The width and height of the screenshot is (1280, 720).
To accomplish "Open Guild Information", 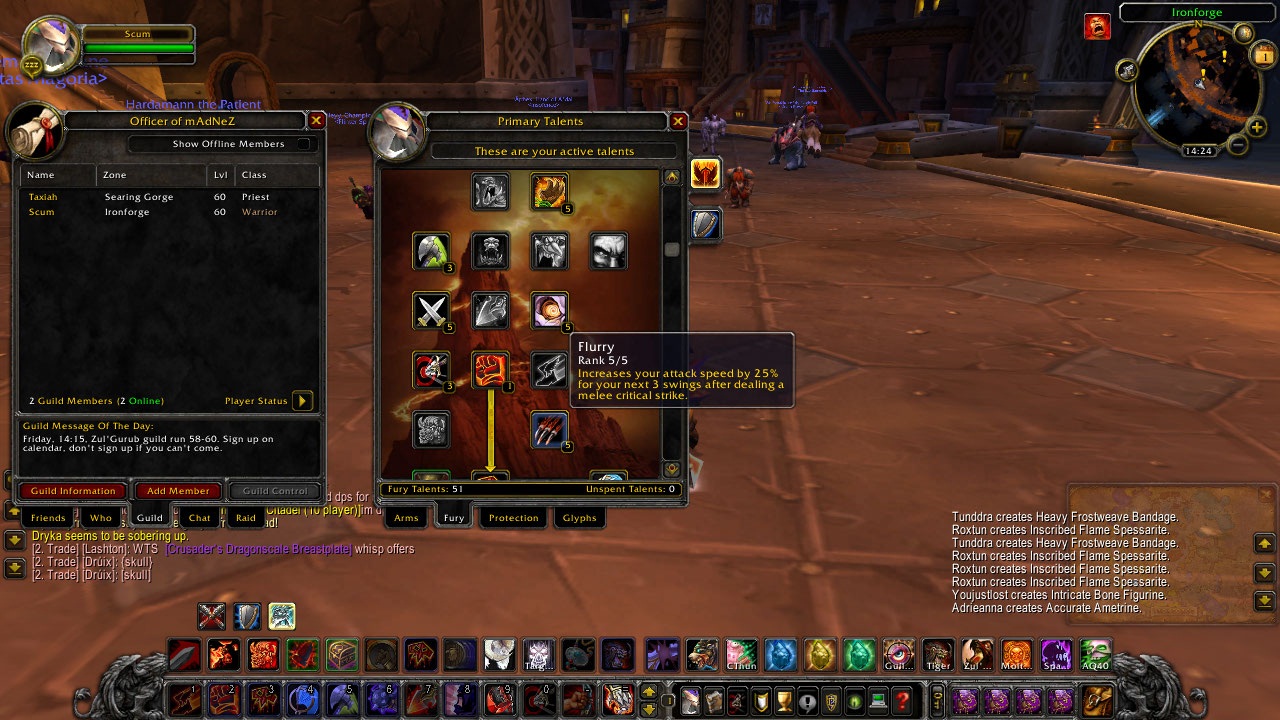I will tap(73, 491).
